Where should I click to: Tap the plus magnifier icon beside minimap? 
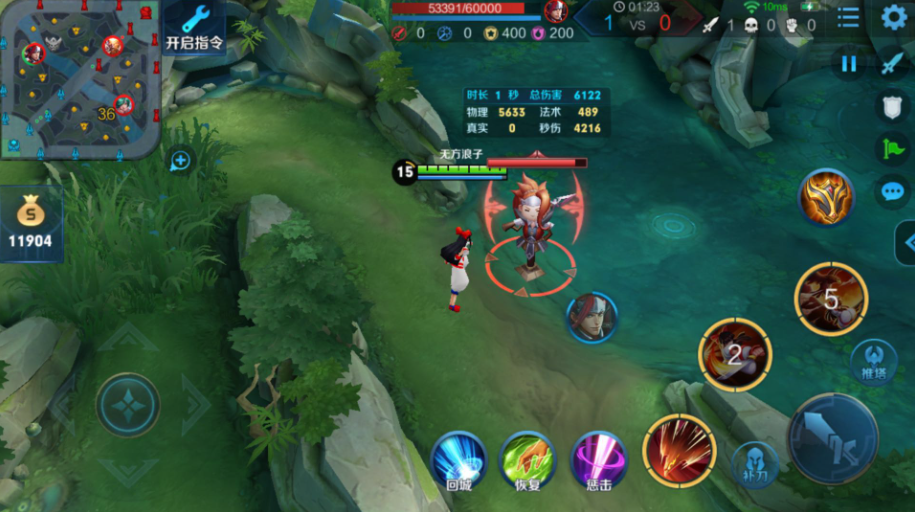(180, 159)
